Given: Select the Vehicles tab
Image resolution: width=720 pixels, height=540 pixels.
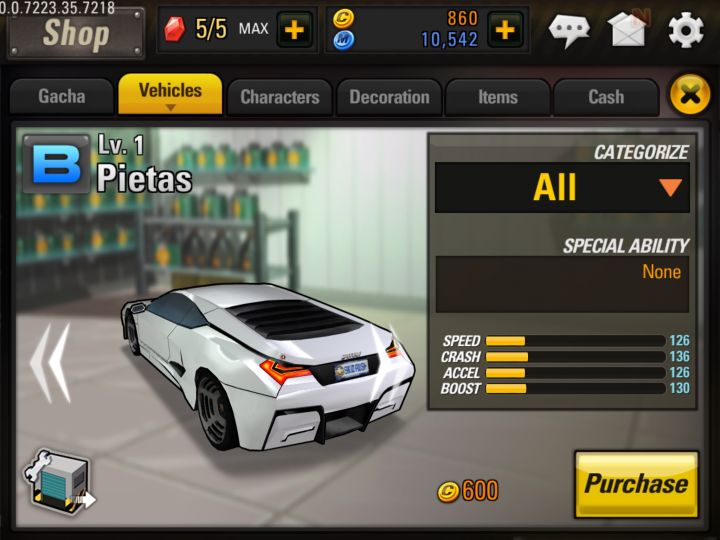Looking at the screenshot, I should click(170, 94).
